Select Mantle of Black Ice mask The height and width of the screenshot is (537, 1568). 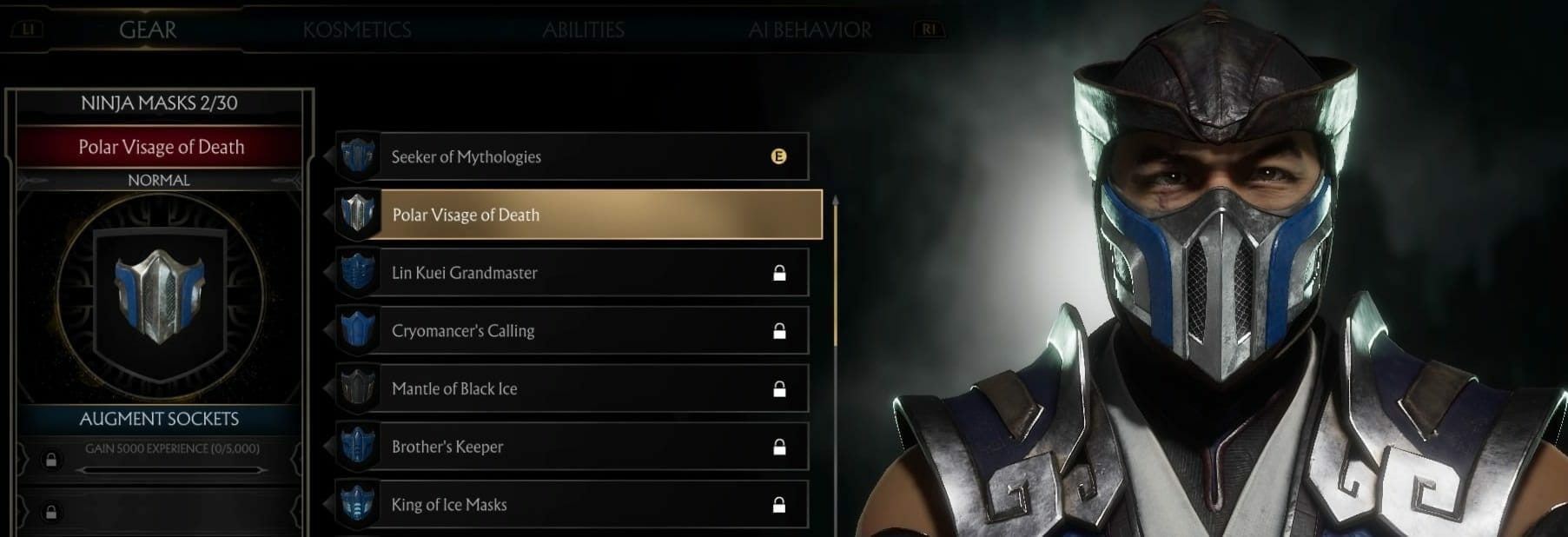[573, 389]
